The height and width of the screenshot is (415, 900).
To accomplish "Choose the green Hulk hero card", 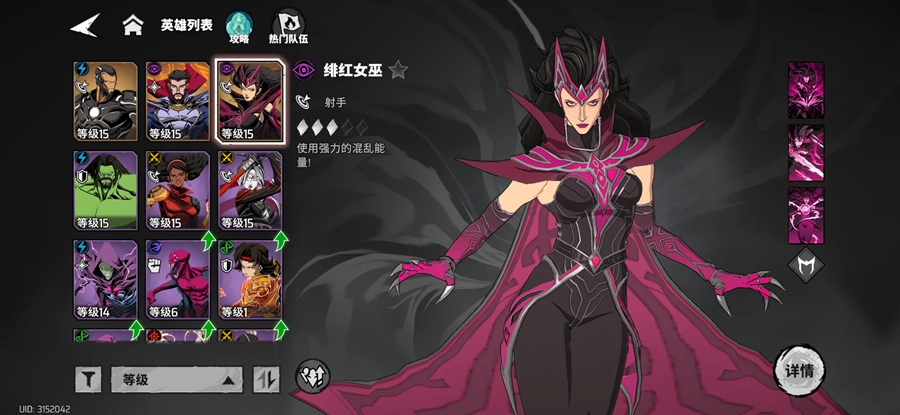I will 105,190.
